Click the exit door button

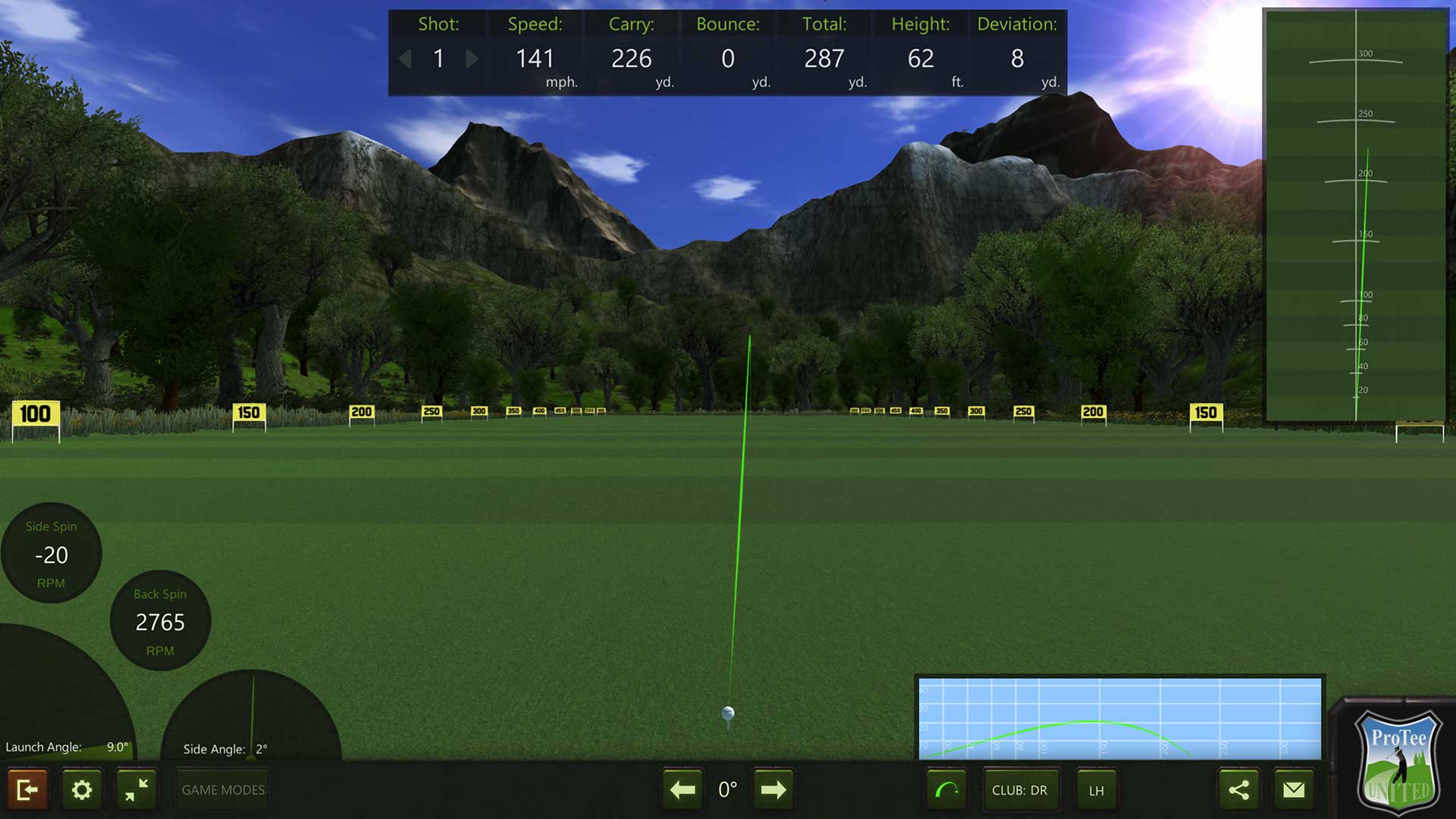(27, 790)
